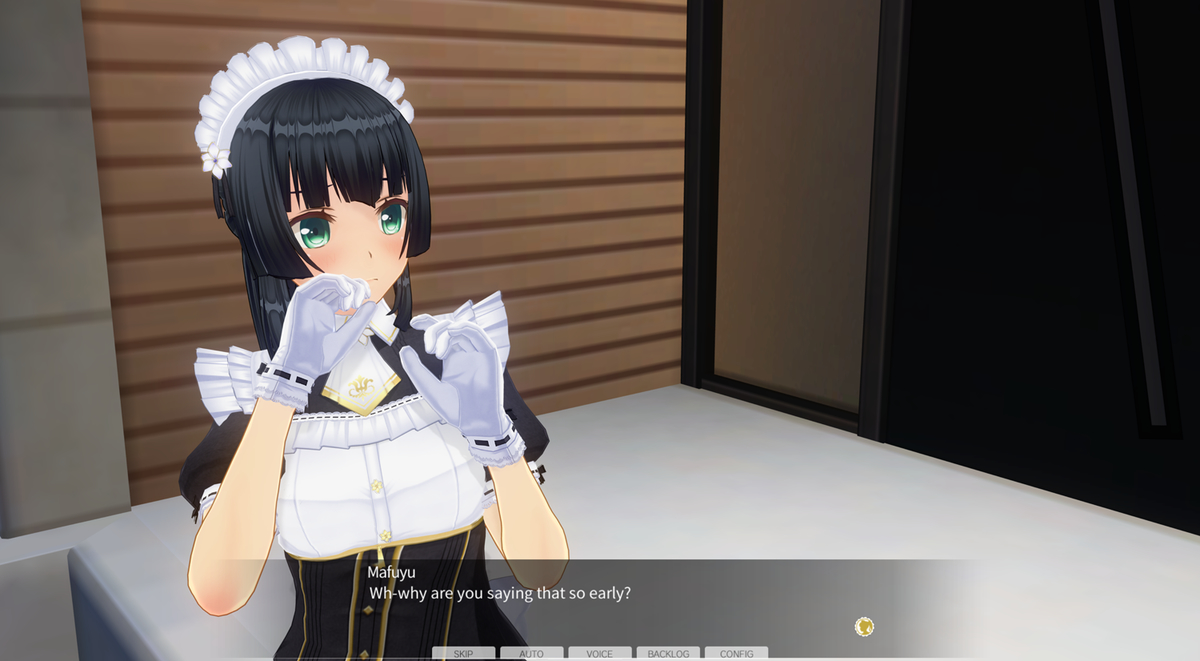Replay the line with VOICE button
This screenshot has width=1200, height=661.
click(599, 654)
